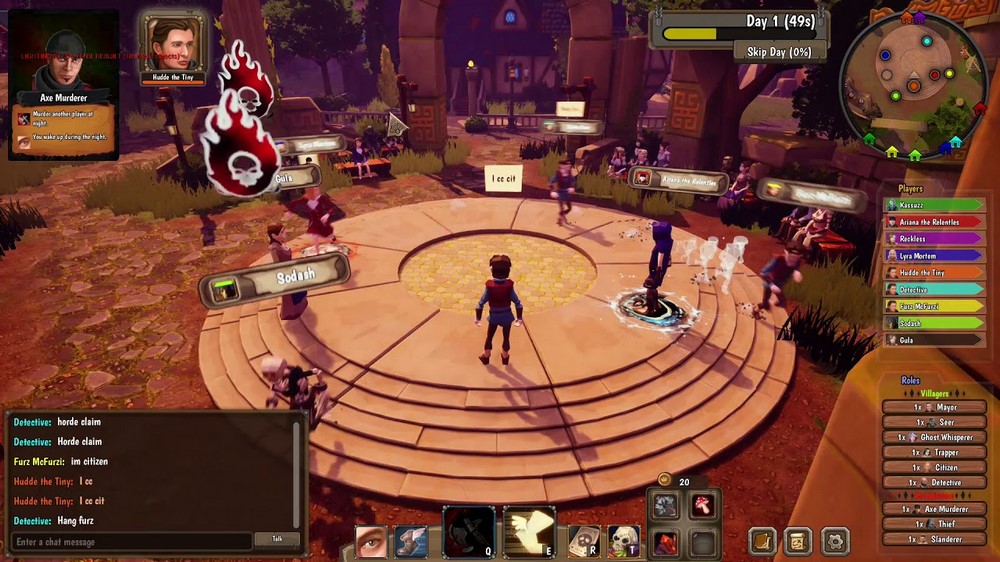Activate the axe murder ability
The height and width of the screenshot is (562, 1000).
click(469, 531)
